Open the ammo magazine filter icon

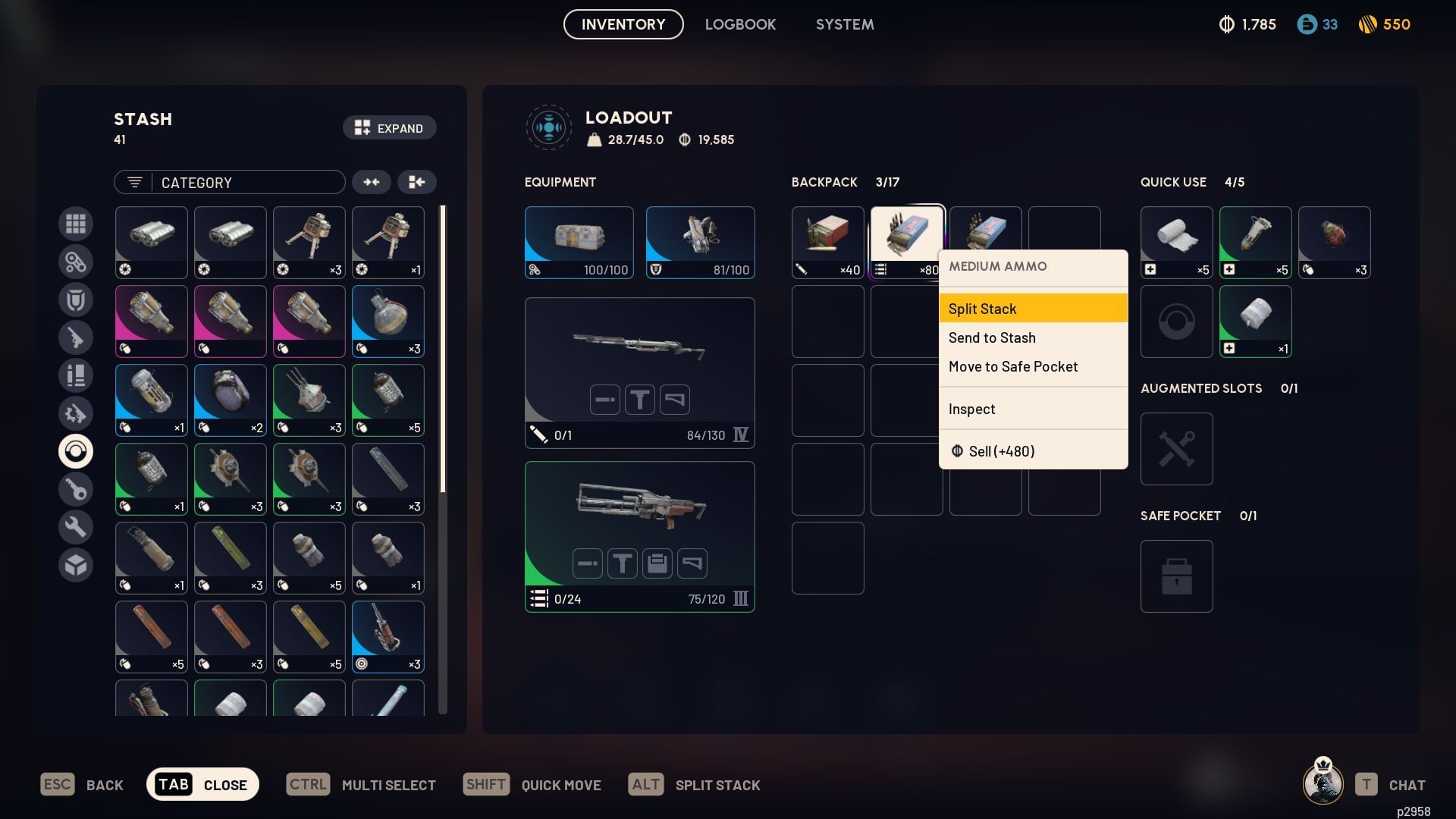tap(76, 375)
